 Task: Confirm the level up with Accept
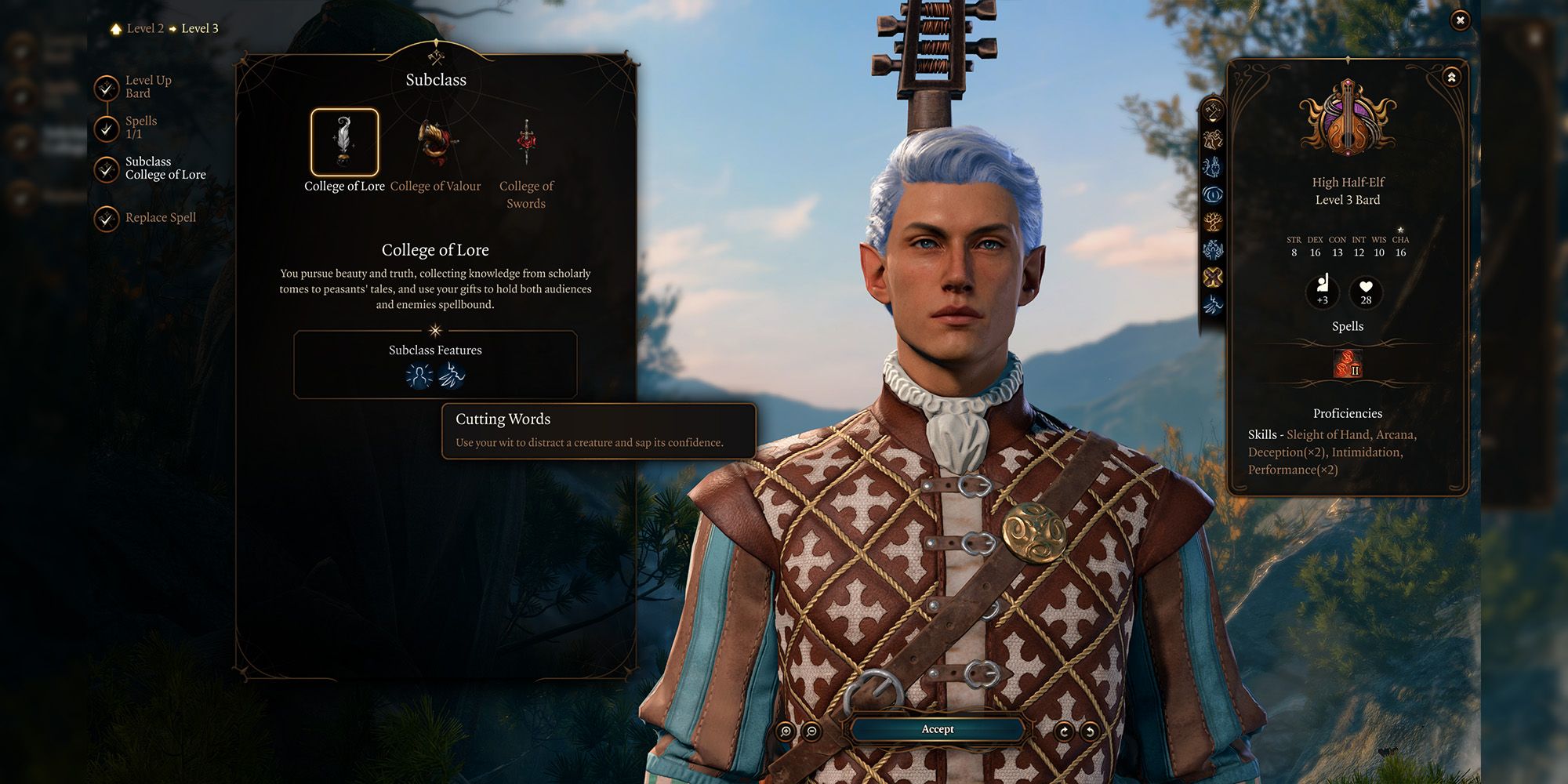(938, 729)
